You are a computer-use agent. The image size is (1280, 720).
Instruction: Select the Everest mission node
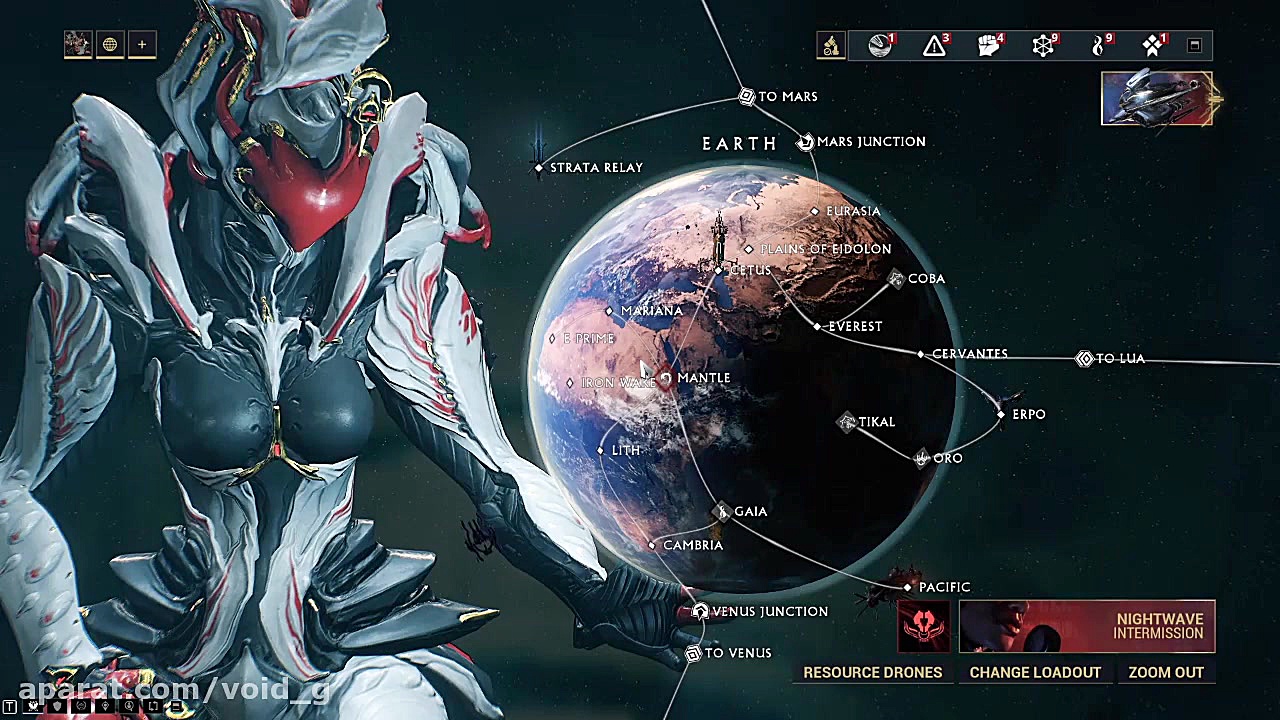(818, 326)
